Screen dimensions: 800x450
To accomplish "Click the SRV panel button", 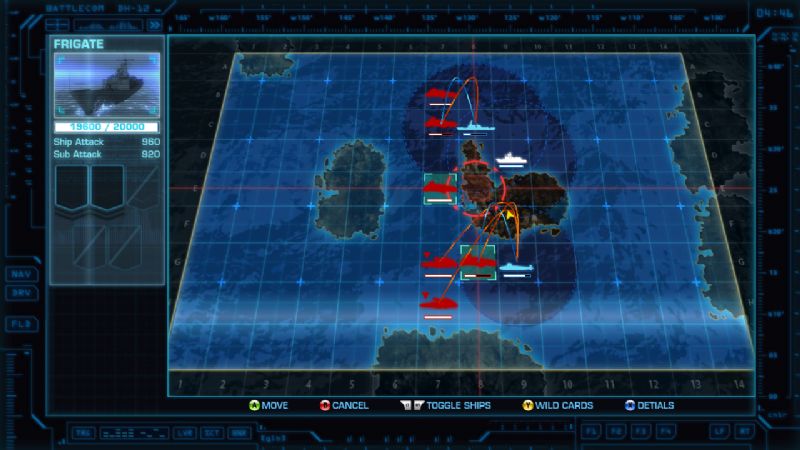I will click(x=19, y=292).
